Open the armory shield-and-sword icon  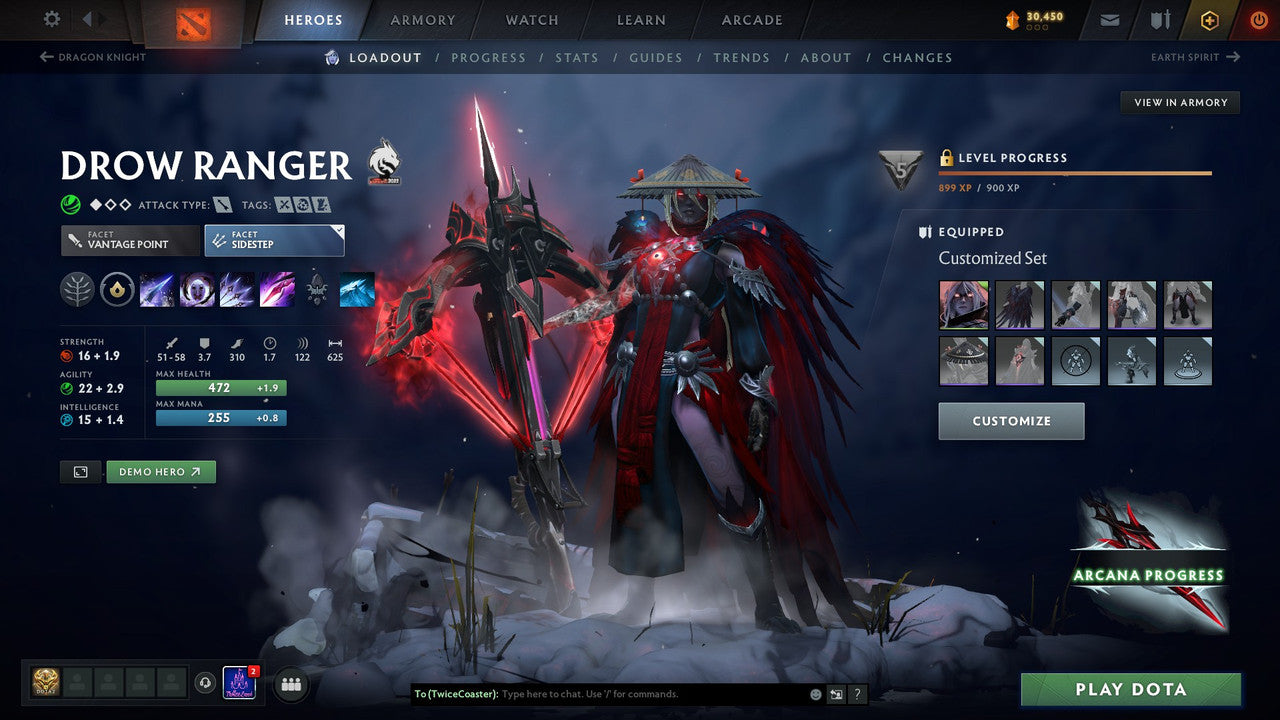point(1160,20)
